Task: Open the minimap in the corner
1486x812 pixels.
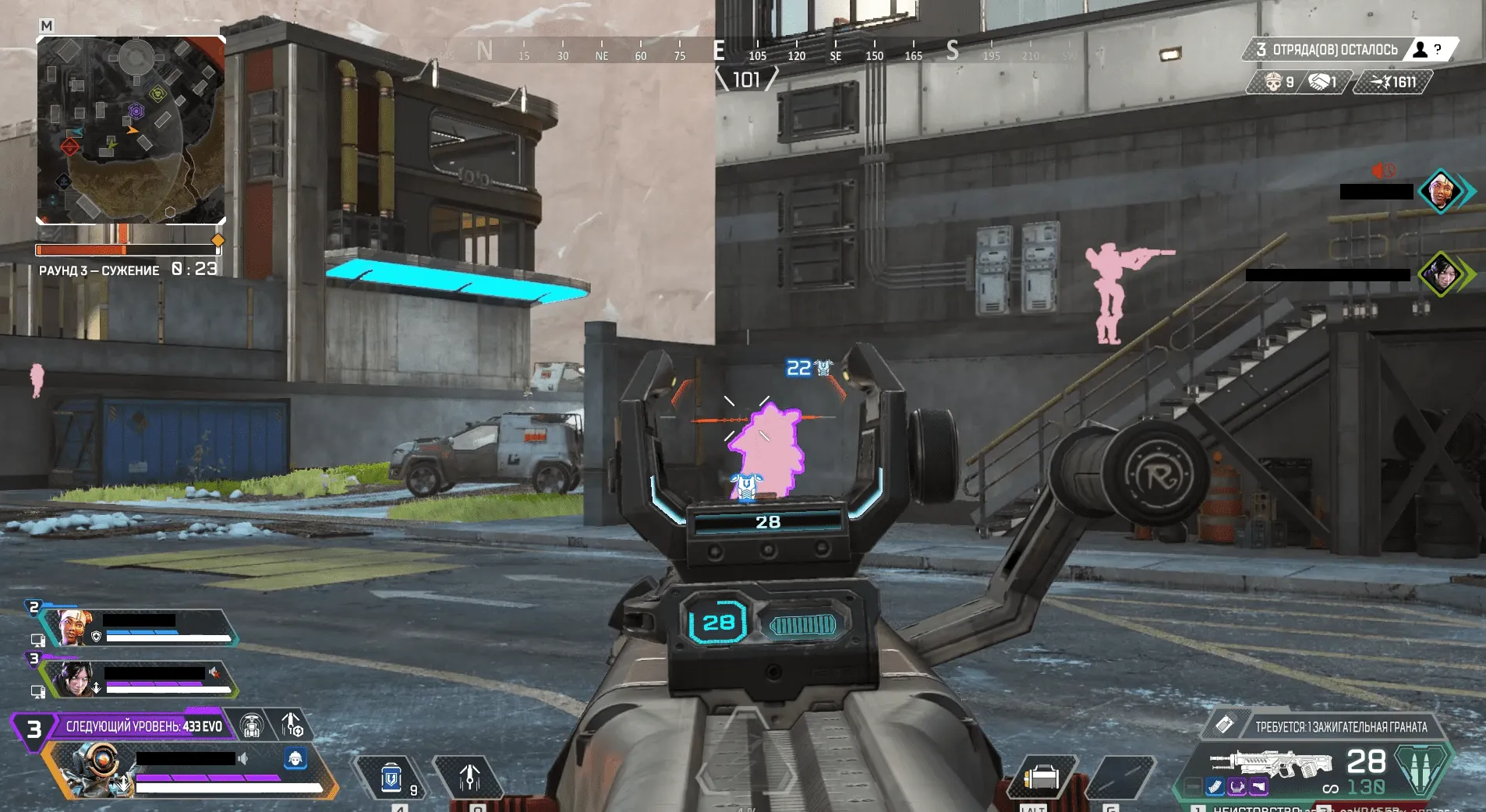Action: point(131,129)
